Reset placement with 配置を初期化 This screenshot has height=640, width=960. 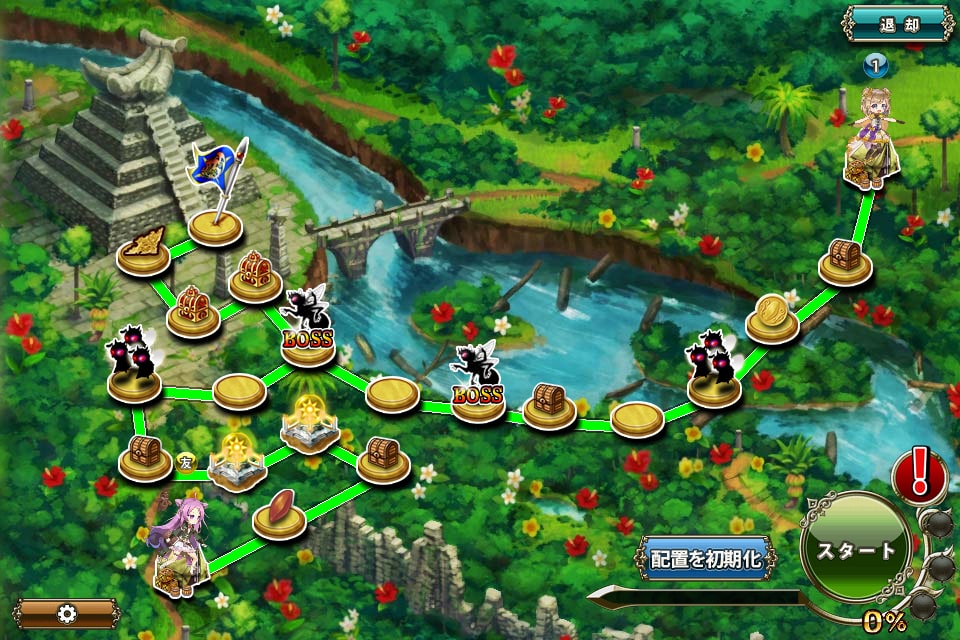(706, 559)
